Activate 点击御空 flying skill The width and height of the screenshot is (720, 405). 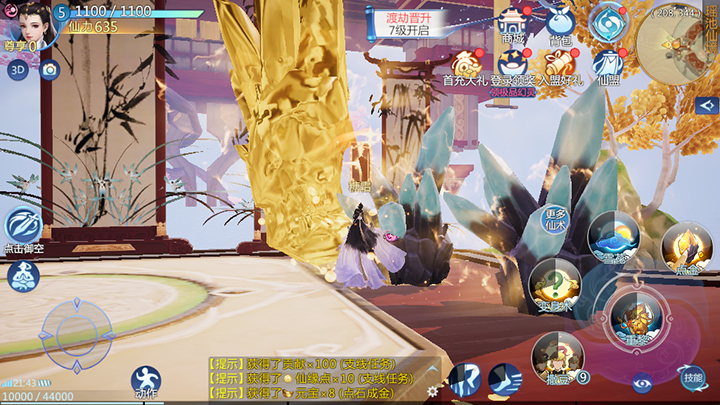pyautogui.click(x=23, y=229)
